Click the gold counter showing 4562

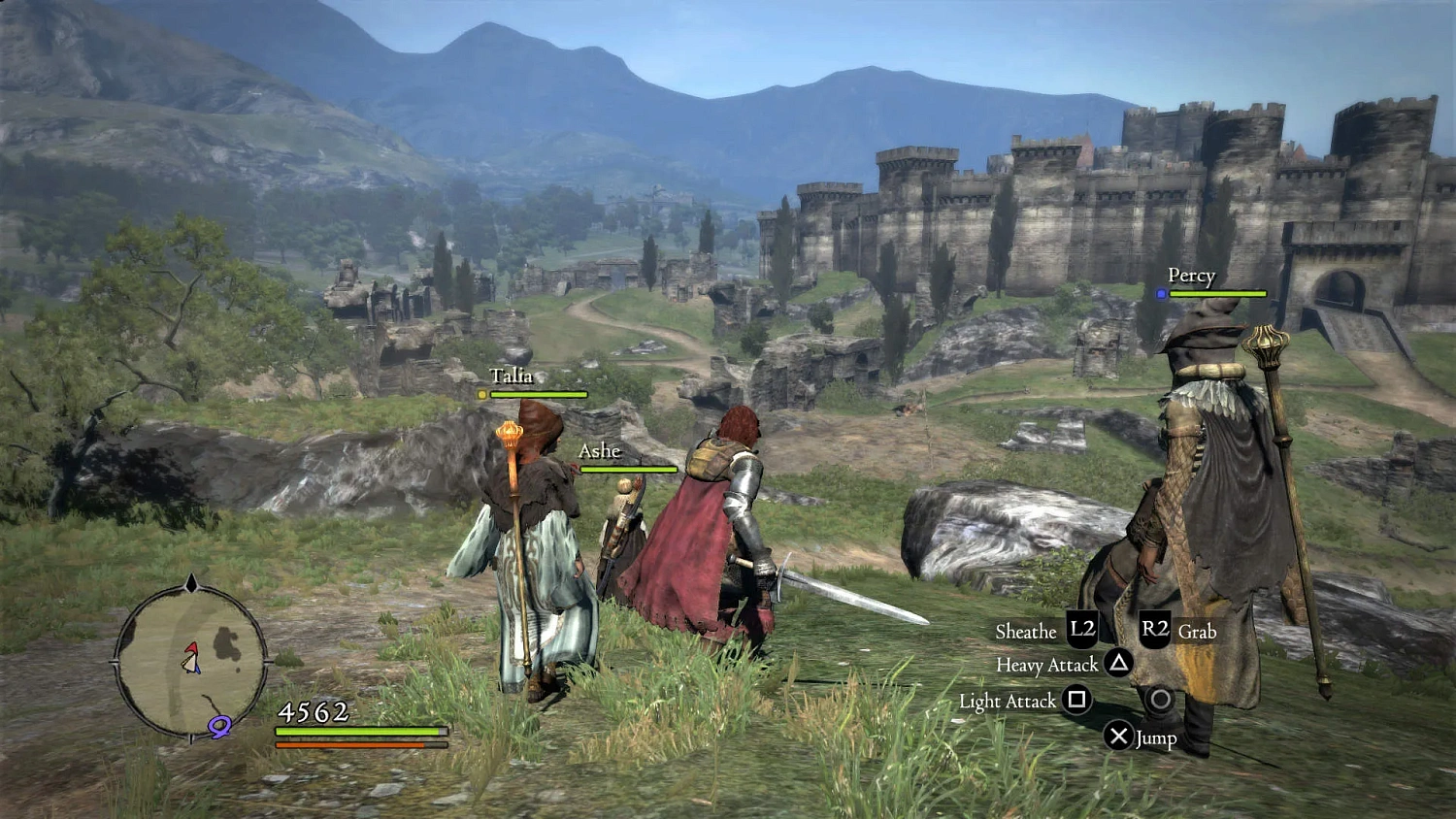coord(313,711)
